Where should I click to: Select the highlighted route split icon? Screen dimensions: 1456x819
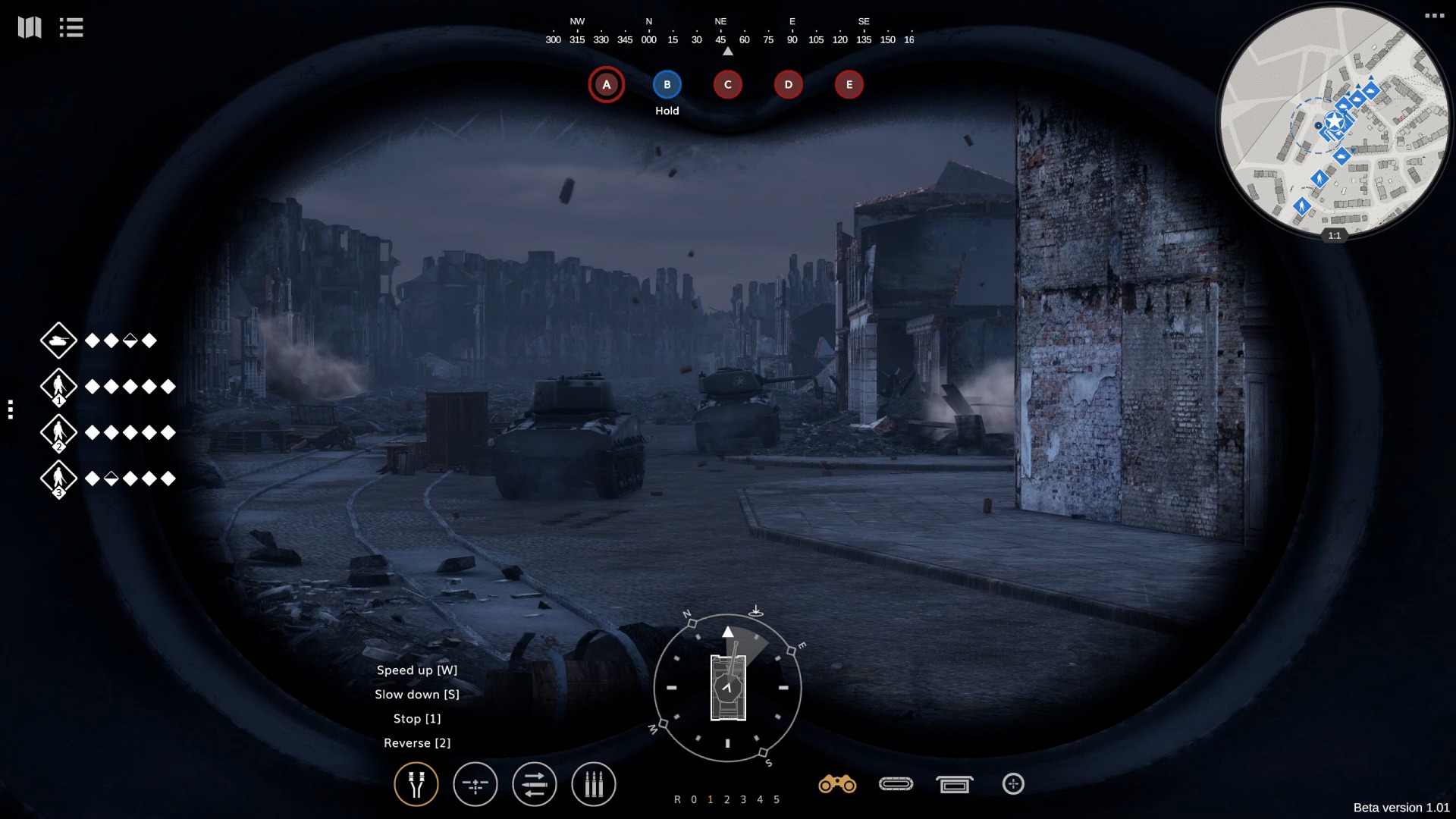point(416,784)
